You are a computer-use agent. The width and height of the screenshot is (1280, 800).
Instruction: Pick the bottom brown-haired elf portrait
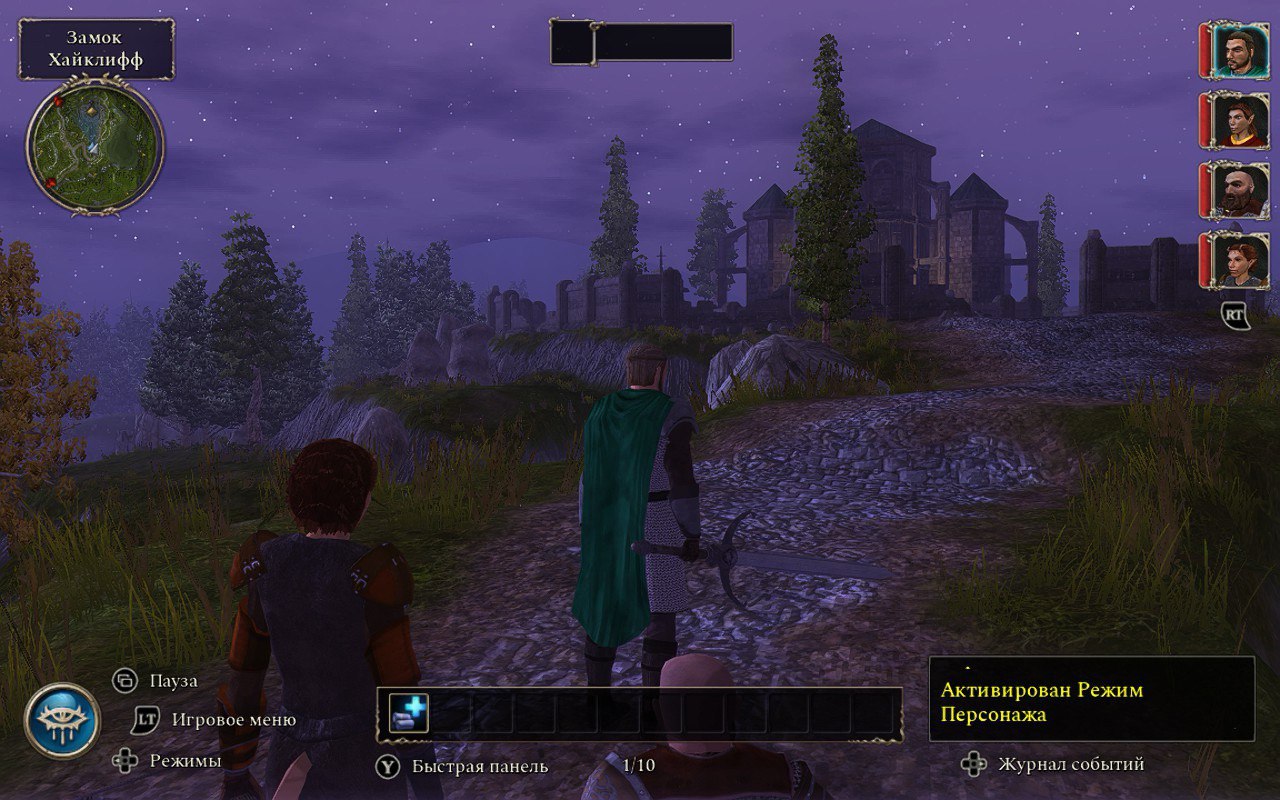pos(1240,260)
